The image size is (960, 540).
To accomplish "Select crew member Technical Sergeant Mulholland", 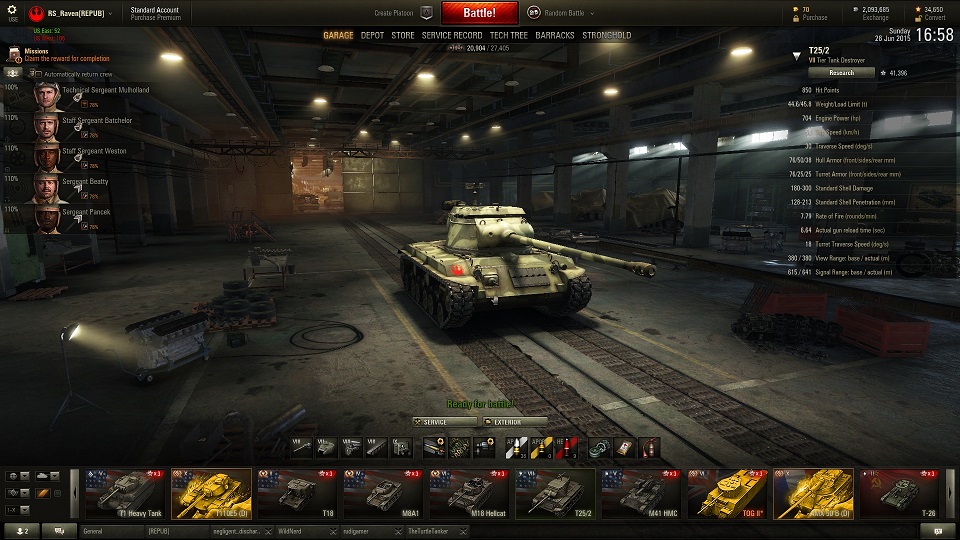I will coord(105,90).
